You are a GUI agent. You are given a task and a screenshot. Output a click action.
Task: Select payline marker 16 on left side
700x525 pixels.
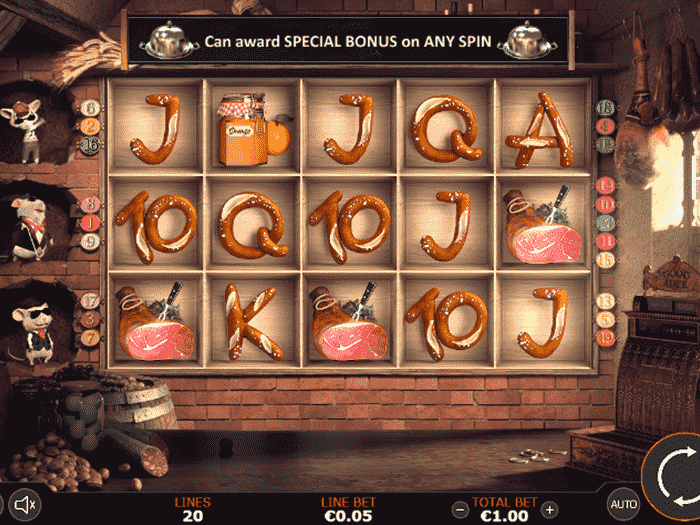[x=91, y=144]
